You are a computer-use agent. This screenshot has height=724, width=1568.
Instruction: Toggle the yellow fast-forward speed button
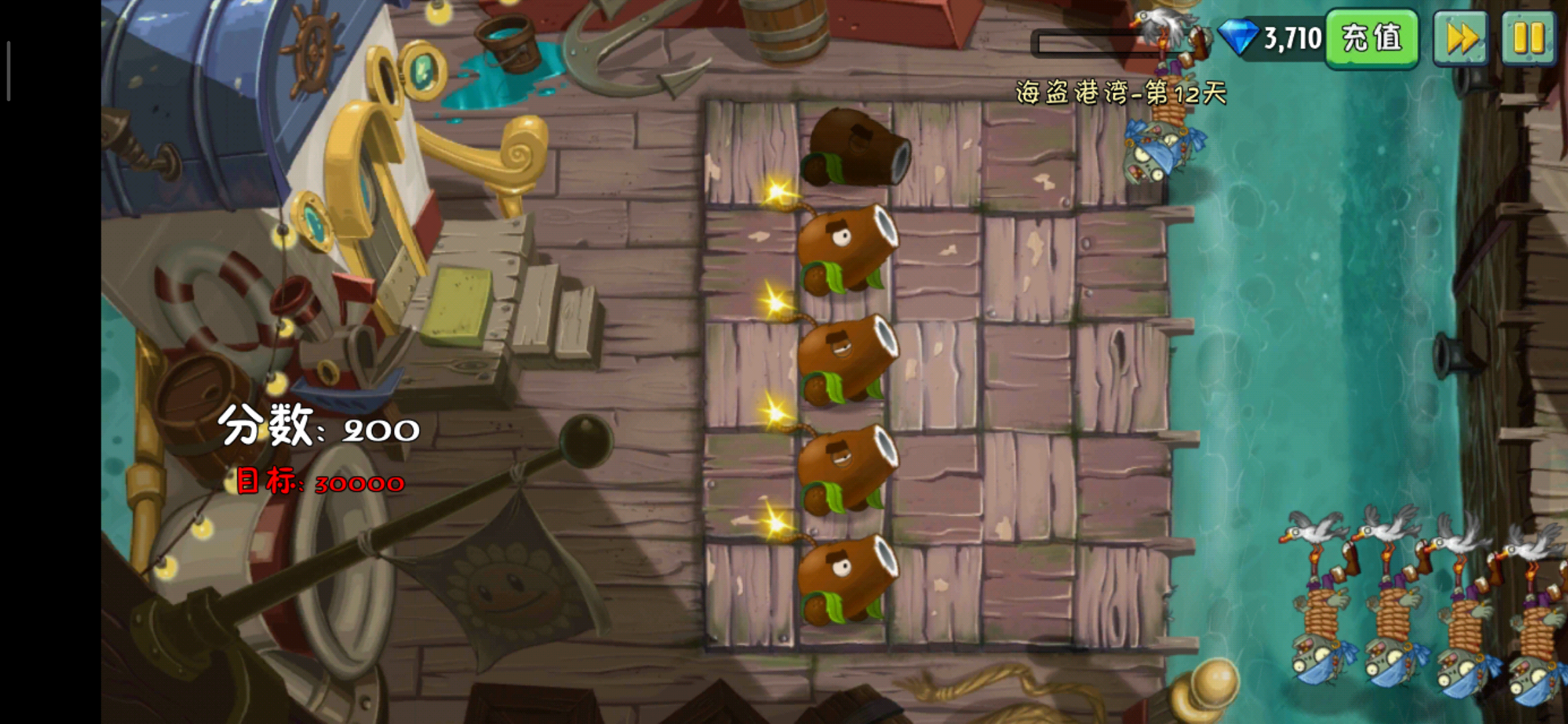pyautogui.click(x=1461, y=38)
